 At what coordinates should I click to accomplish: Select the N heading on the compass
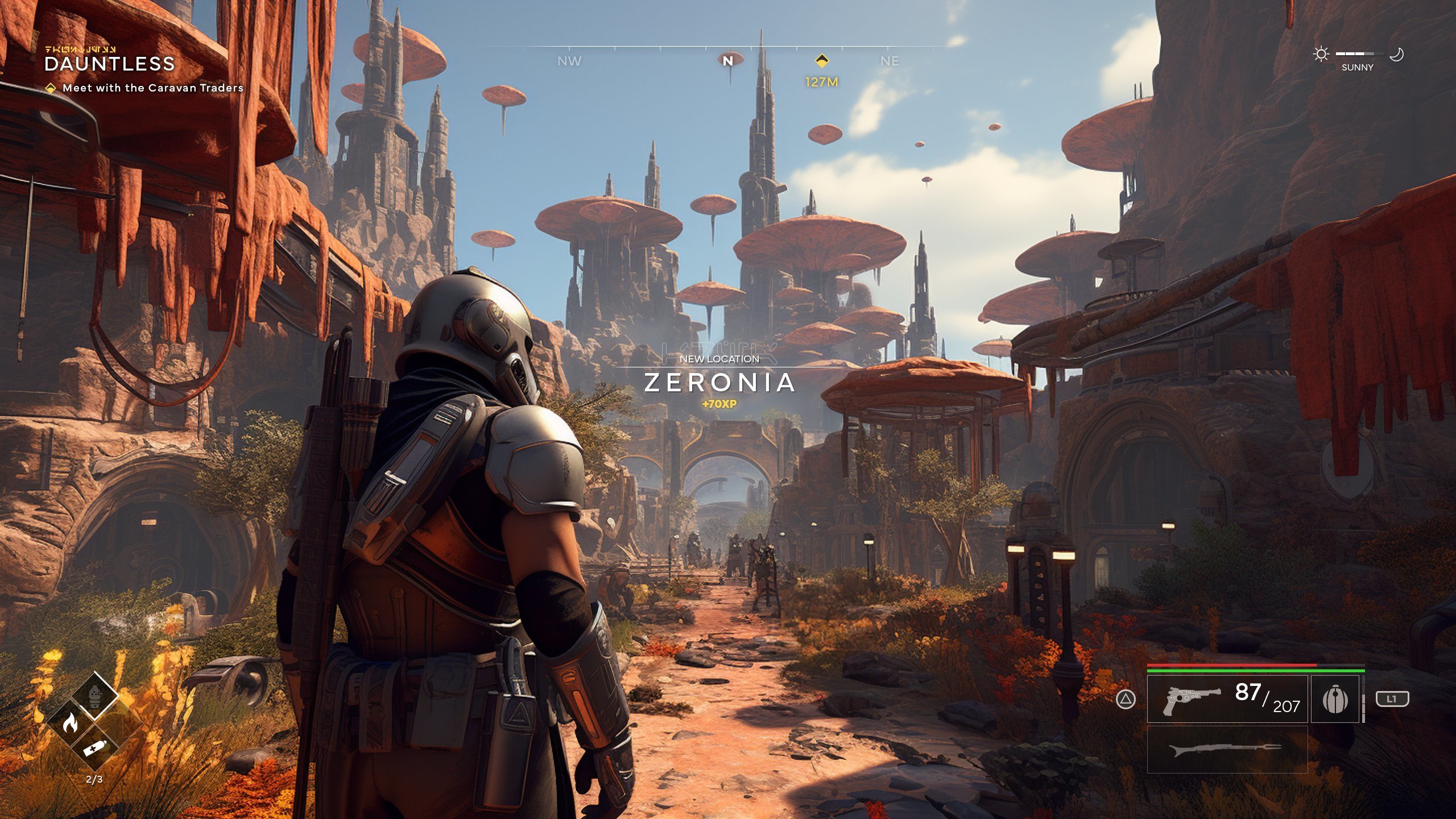click(x=728, y=61)
